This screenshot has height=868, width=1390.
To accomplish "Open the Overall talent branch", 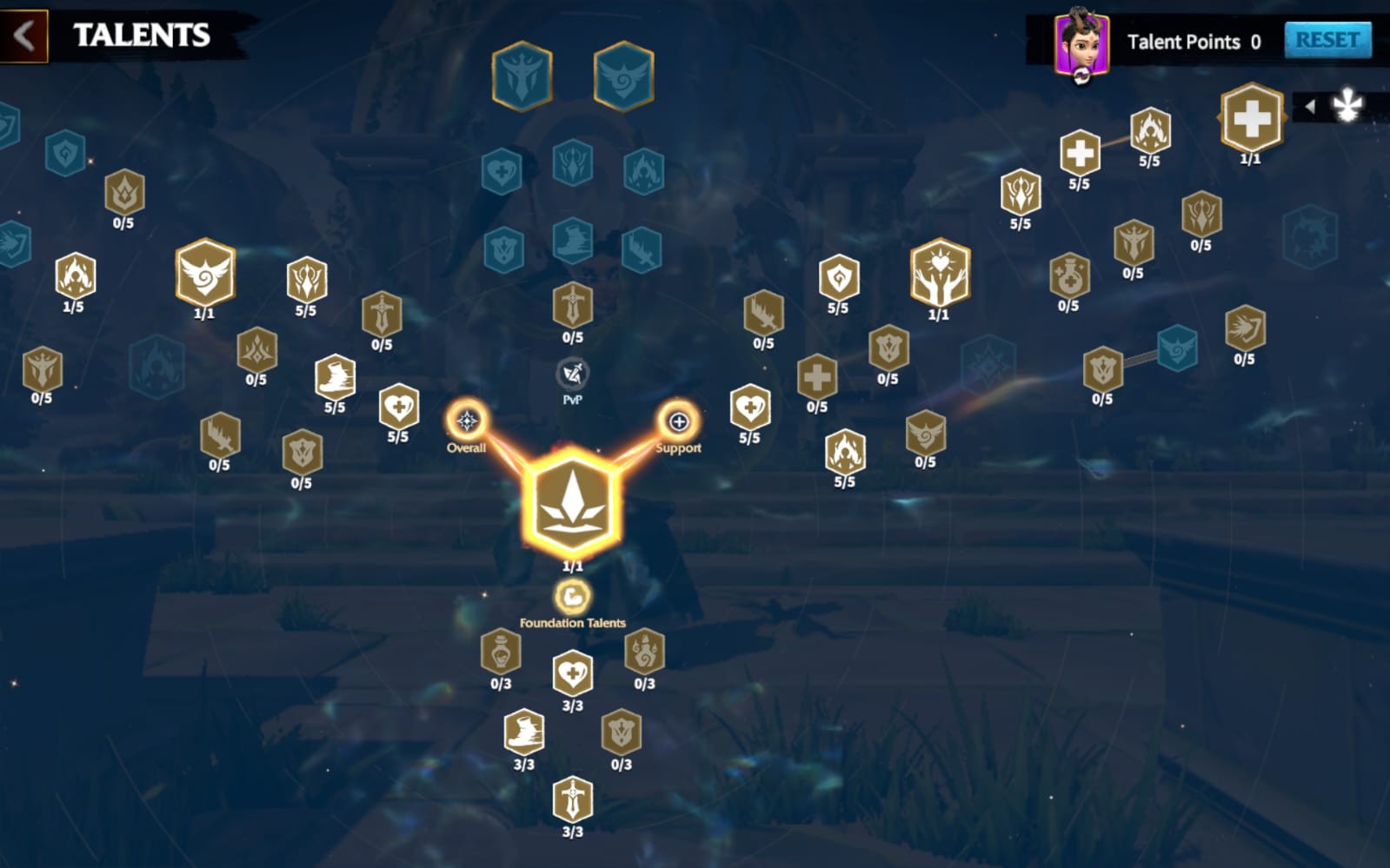I will [x=467, y=422].
